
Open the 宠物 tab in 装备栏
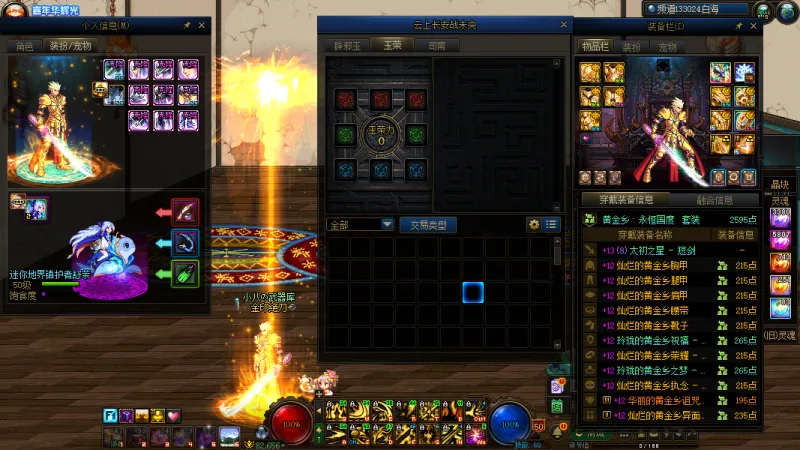click(667, 47)
